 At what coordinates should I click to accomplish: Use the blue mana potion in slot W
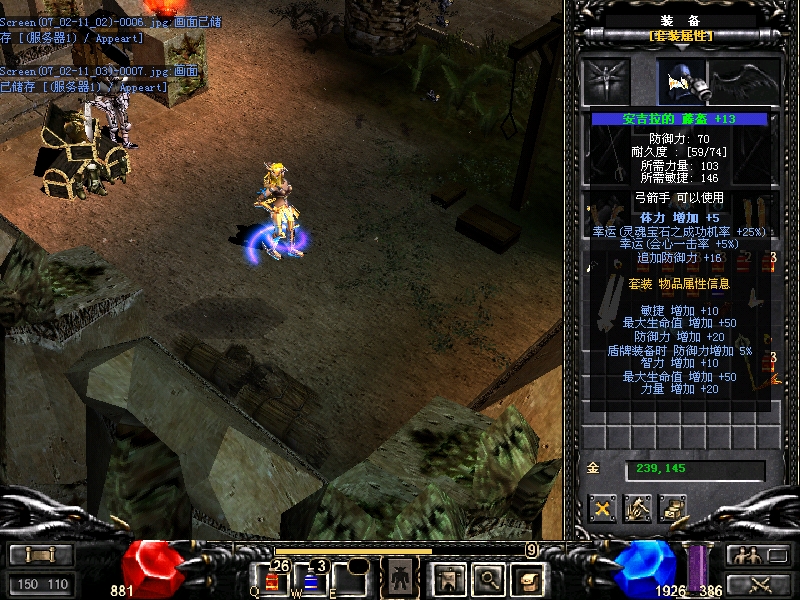311,581
